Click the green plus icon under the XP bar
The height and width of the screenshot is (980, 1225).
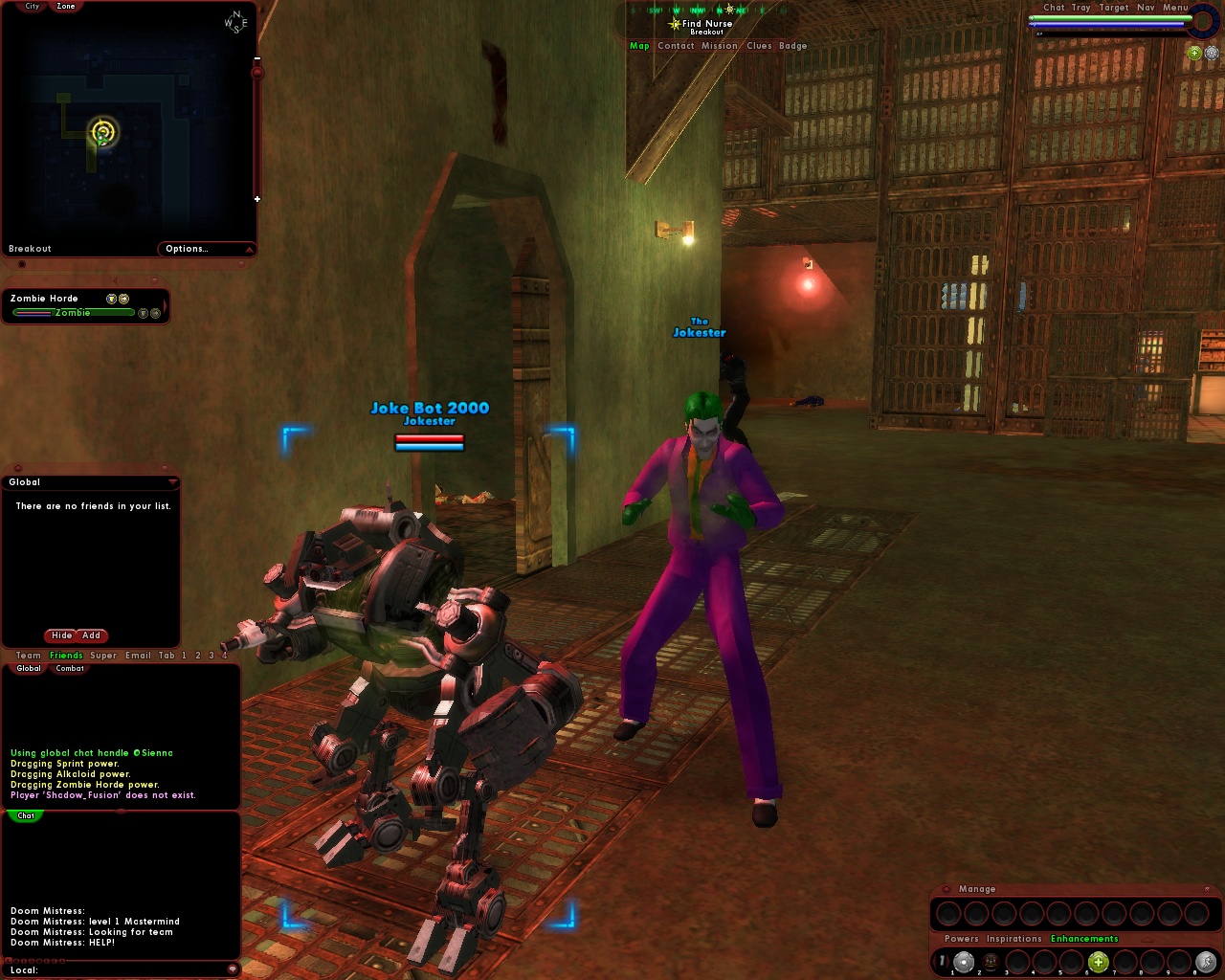pos(1194,54)
